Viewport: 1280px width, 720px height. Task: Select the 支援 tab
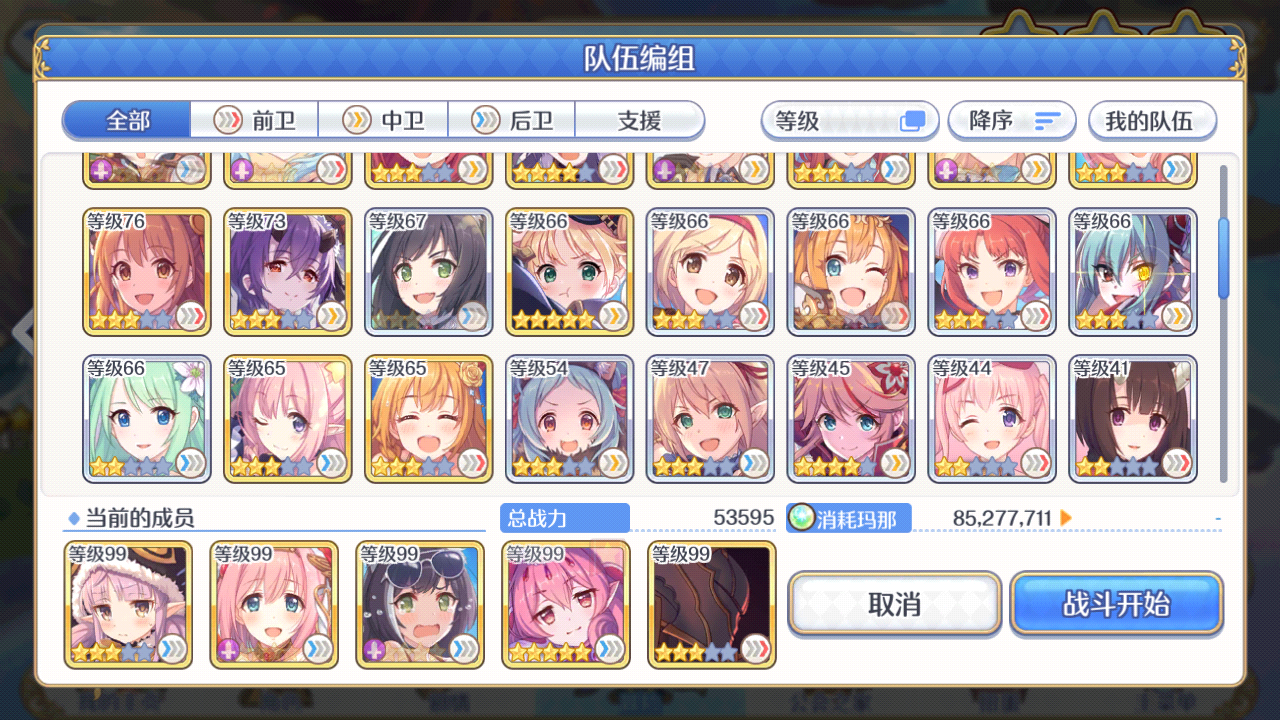click(x=639, y=120)
